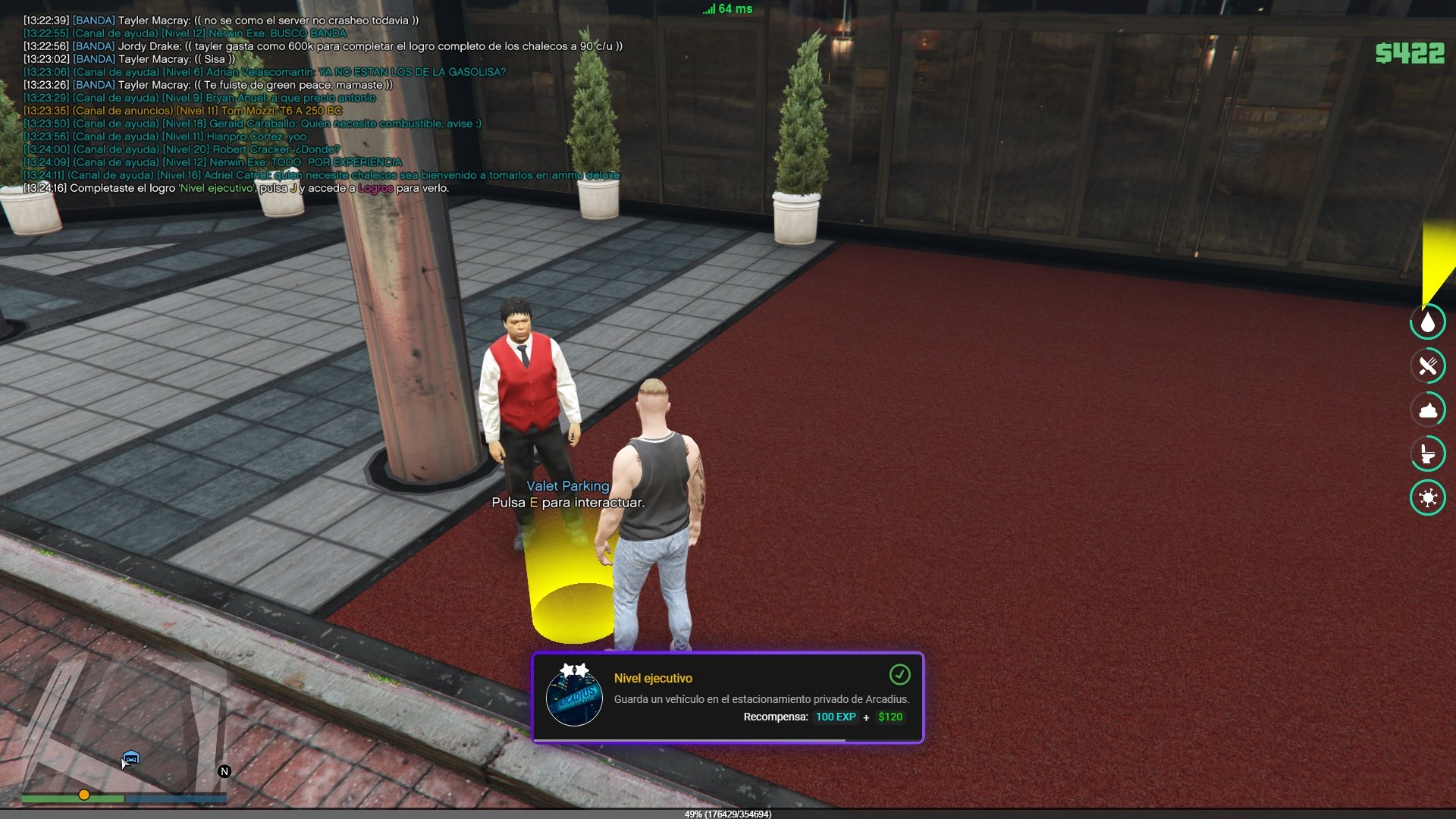Click the germ hygiene status icon
The height and width of the screenshot is (819, 1456).
tap(1428, 498)
